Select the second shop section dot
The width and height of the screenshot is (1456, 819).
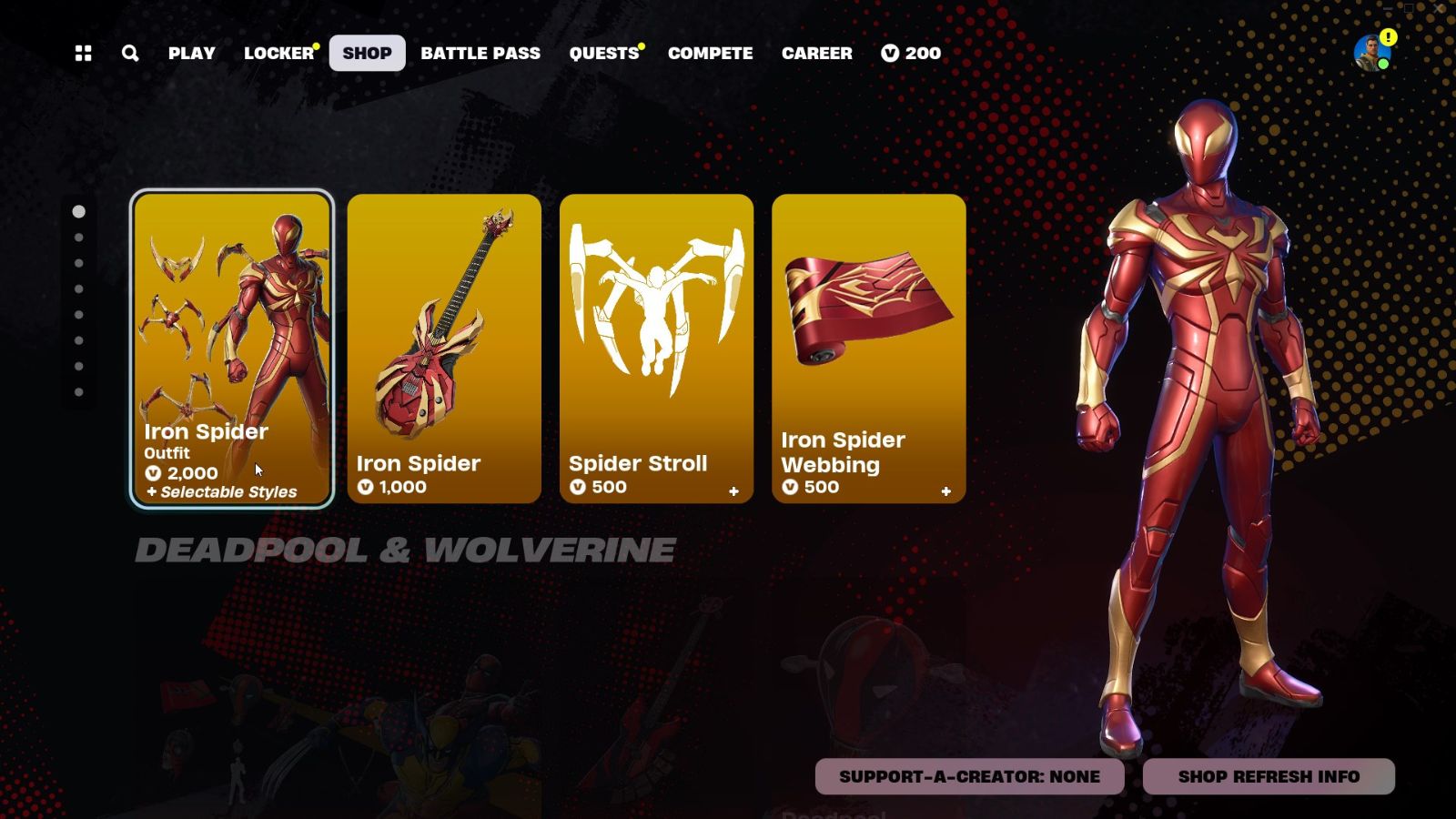point(77,237)
